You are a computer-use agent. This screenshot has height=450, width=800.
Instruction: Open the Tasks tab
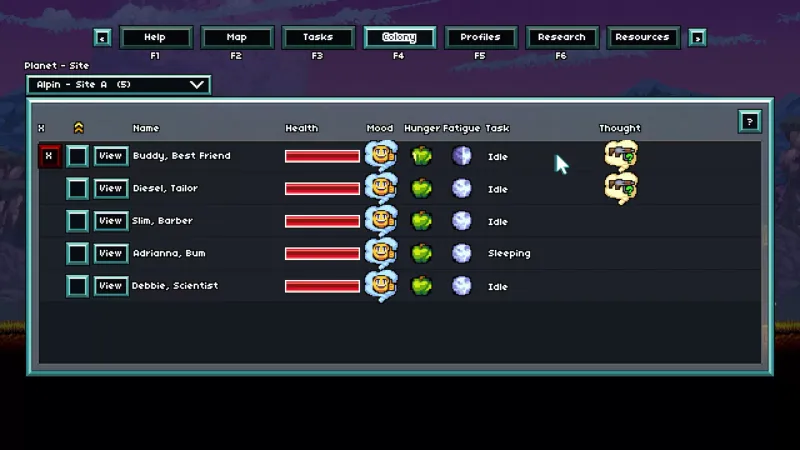[318, 38]
